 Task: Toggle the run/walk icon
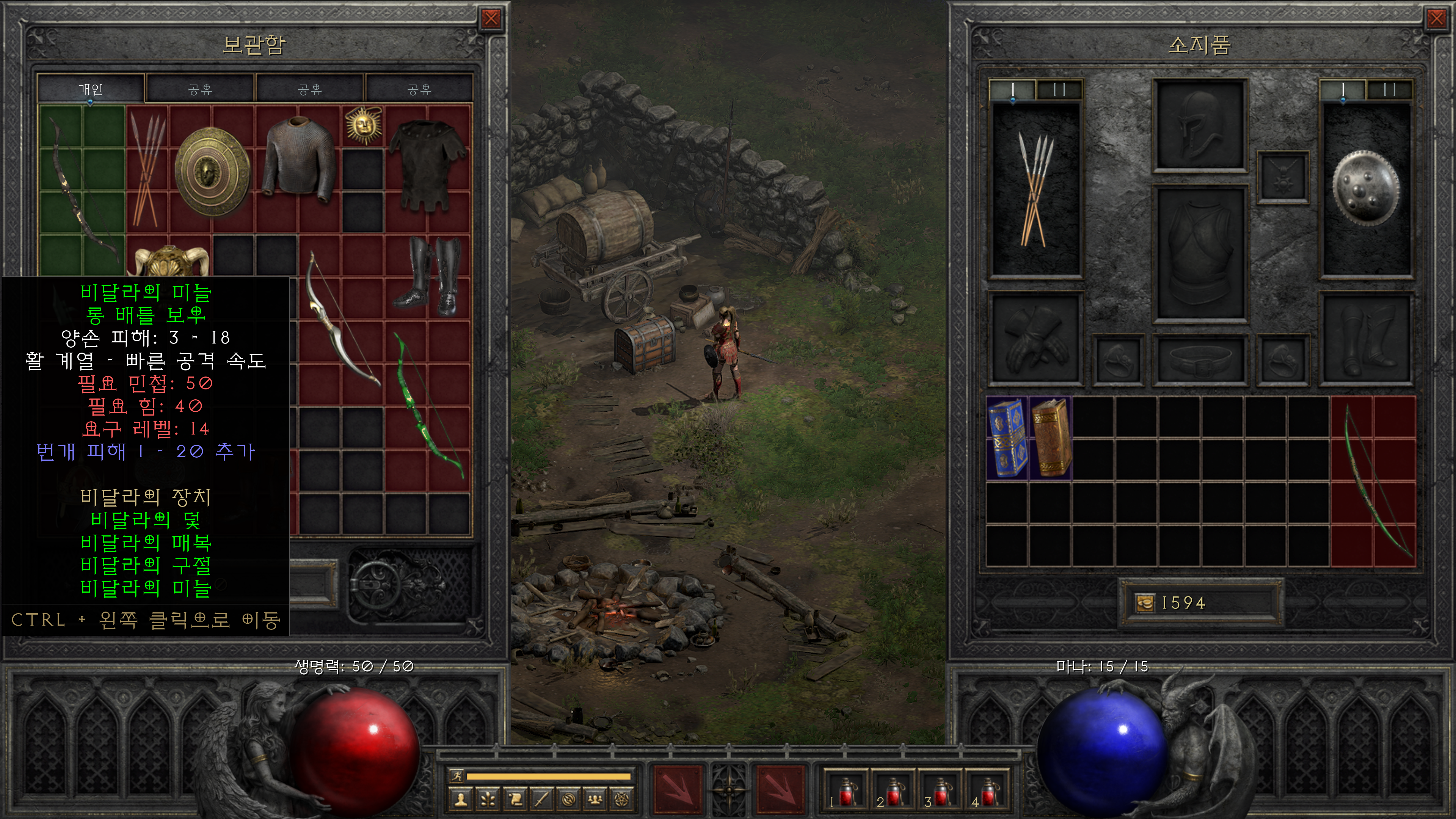(x=456, y=775)
